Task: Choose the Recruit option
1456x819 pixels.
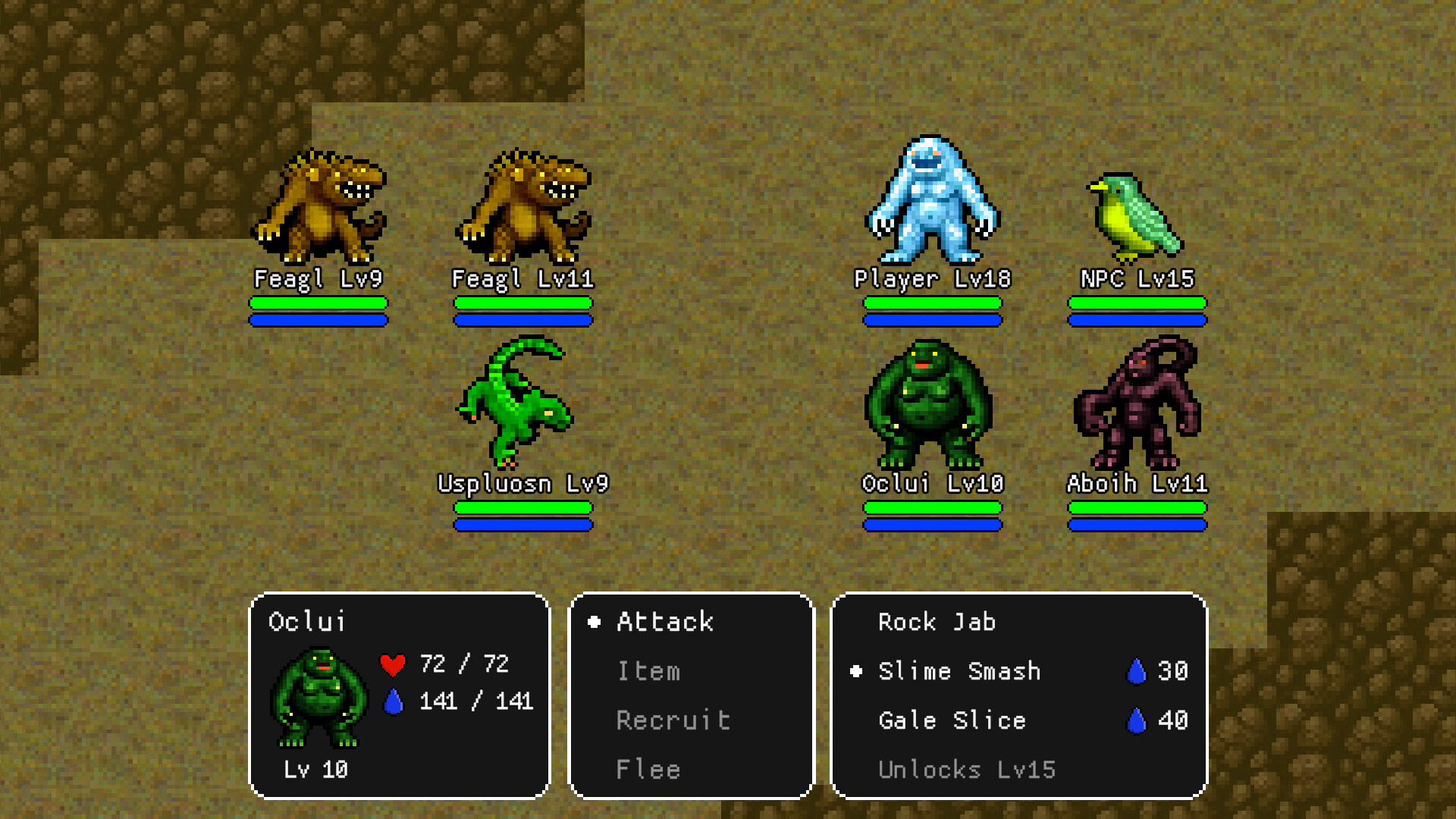Action: pyautogui.click(x=673, y=720)
